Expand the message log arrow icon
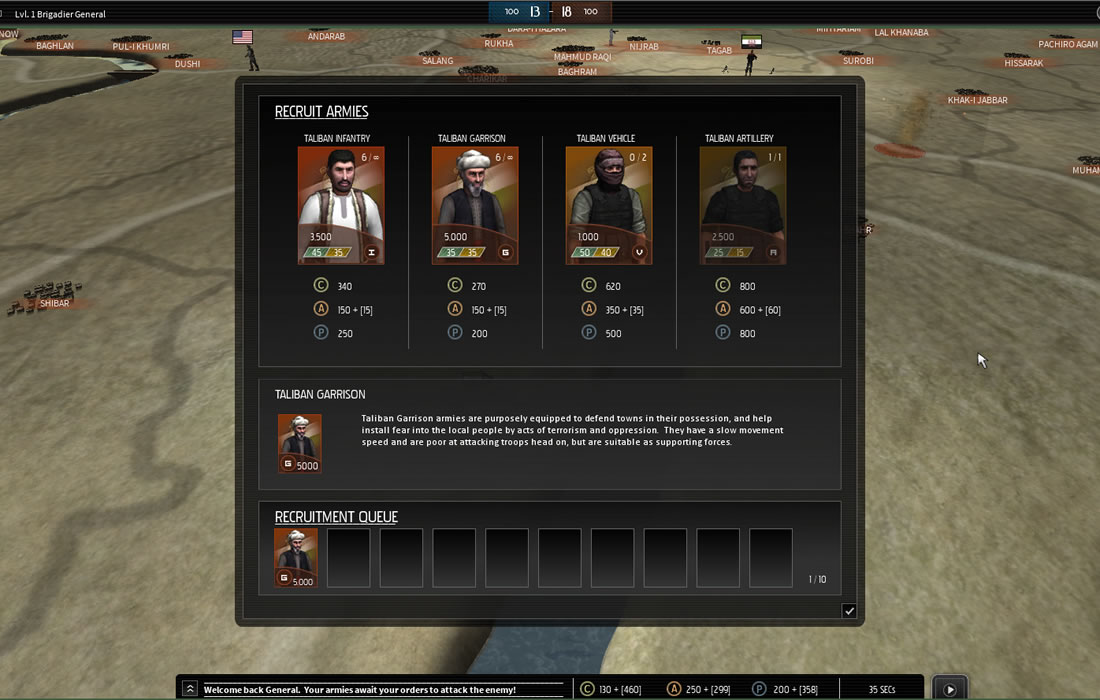 [190, 689]
